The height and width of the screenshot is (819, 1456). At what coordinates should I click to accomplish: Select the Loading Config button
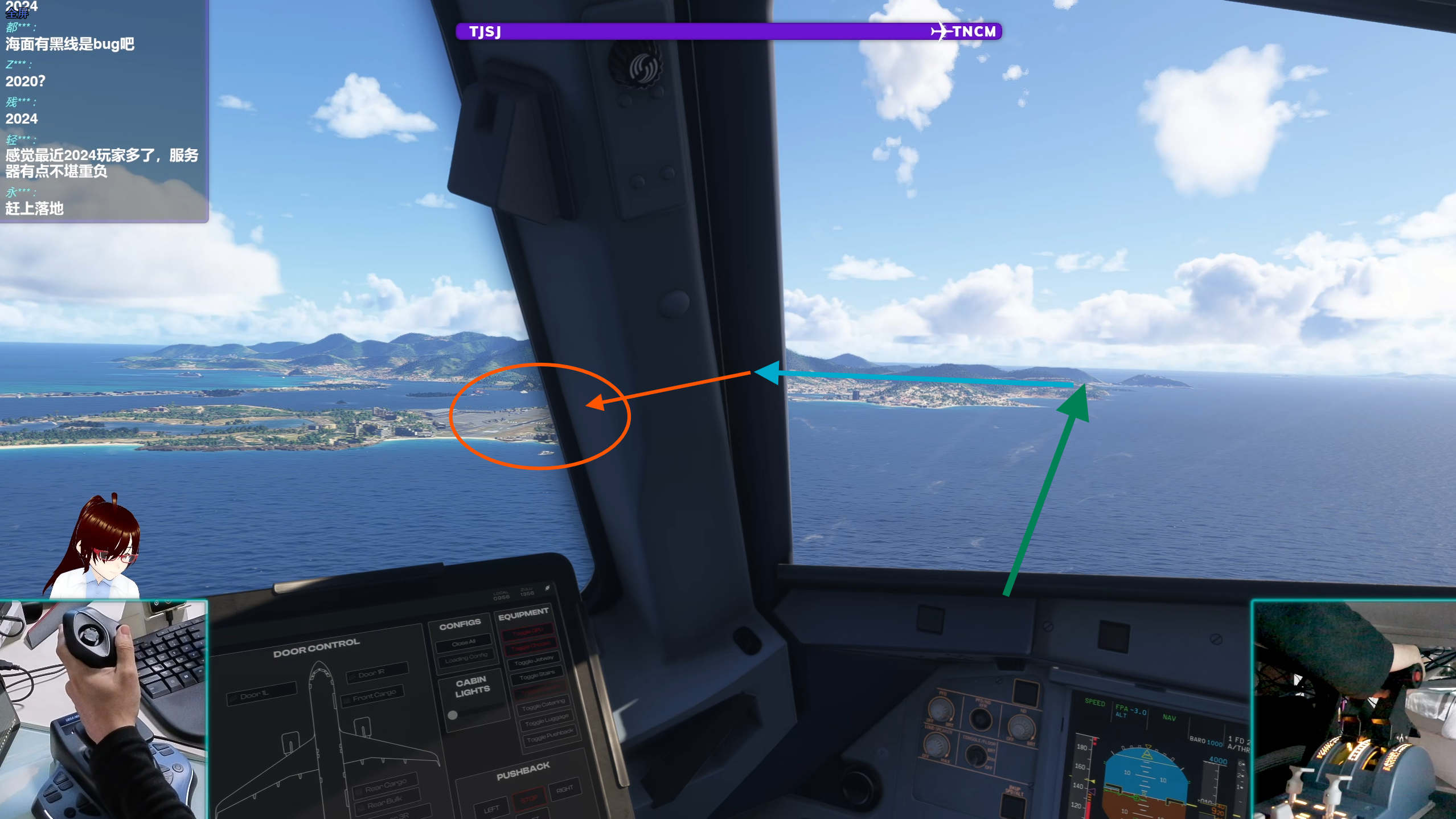click(466, 658)
